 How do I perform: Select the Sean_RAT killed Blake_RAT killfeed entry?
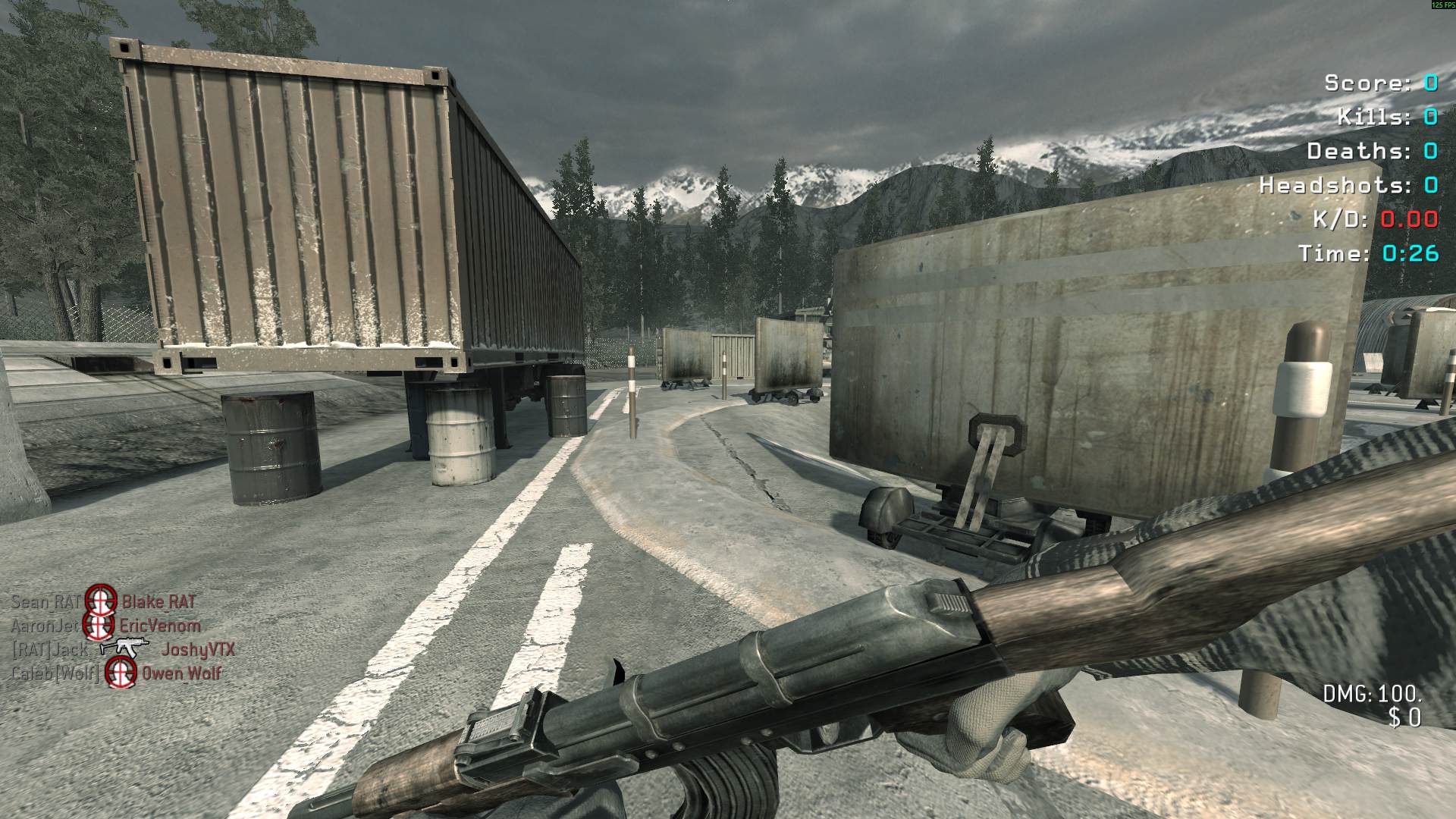point(103,602)
